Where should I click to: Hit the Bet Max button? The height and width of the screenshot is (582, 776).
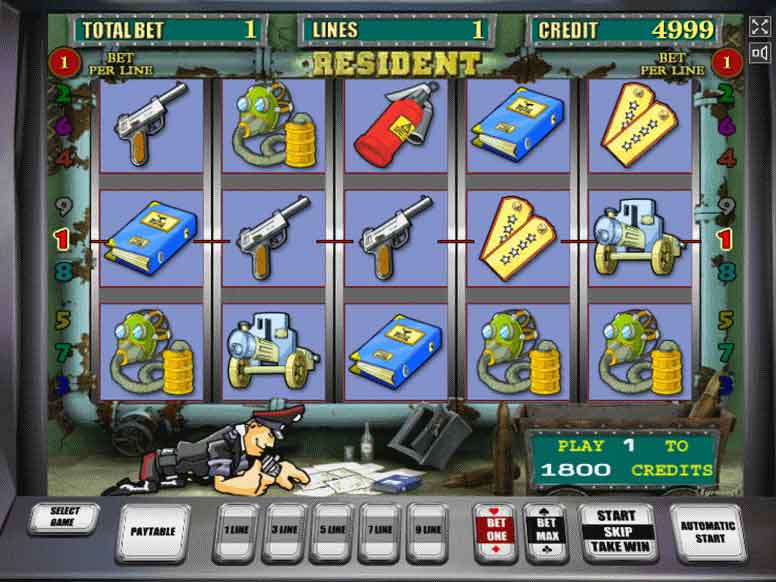click(x=546, y=530)
